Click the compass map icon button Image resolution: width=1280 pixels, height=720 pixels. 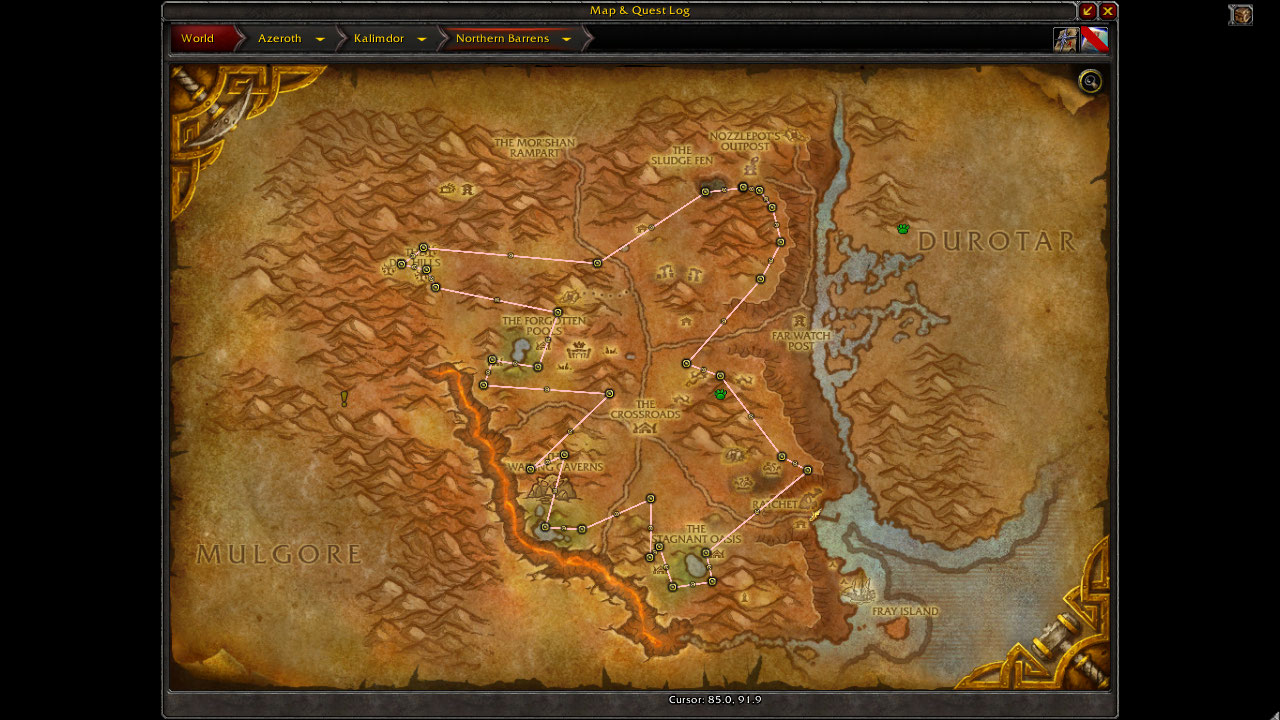click(1065, 39)
